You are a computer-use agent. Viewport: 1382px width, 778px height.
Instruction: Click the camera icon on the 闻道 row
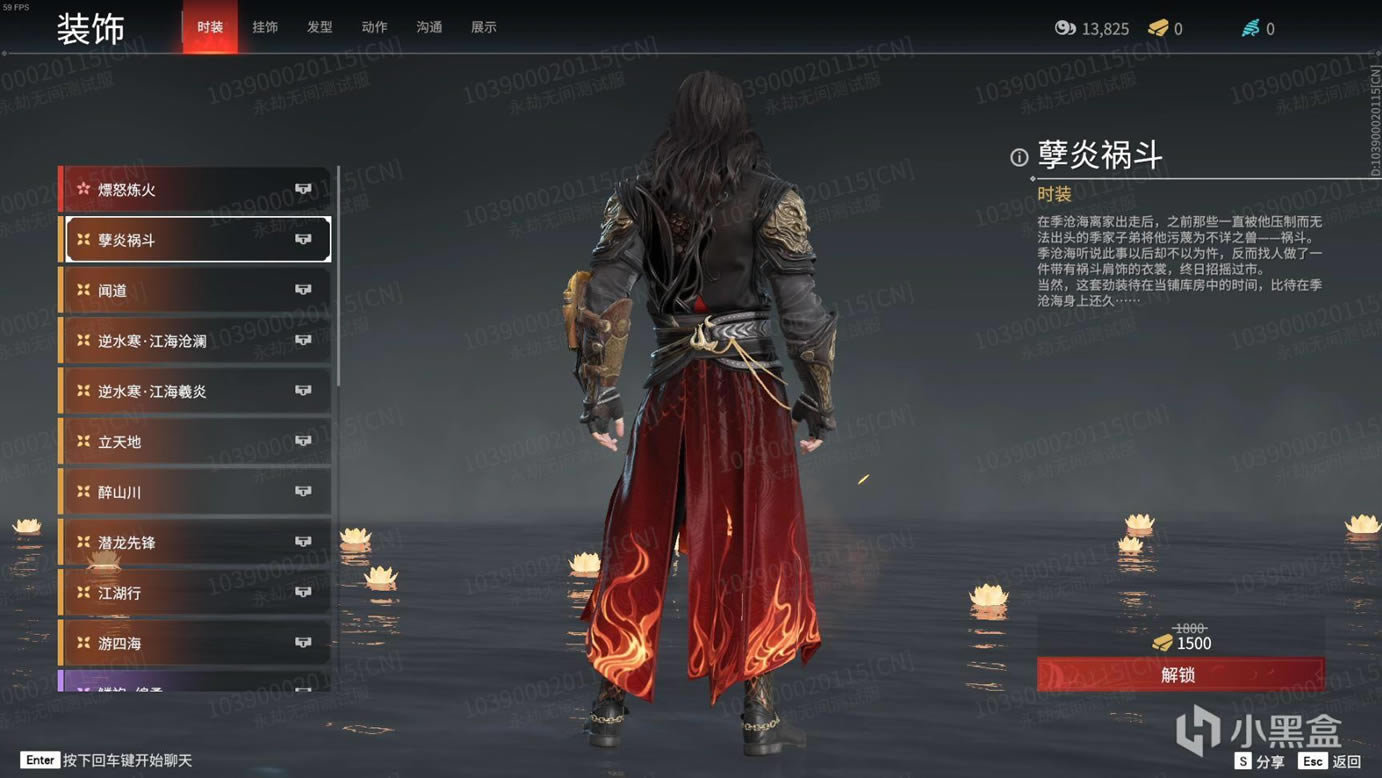[x=303, y=289]
